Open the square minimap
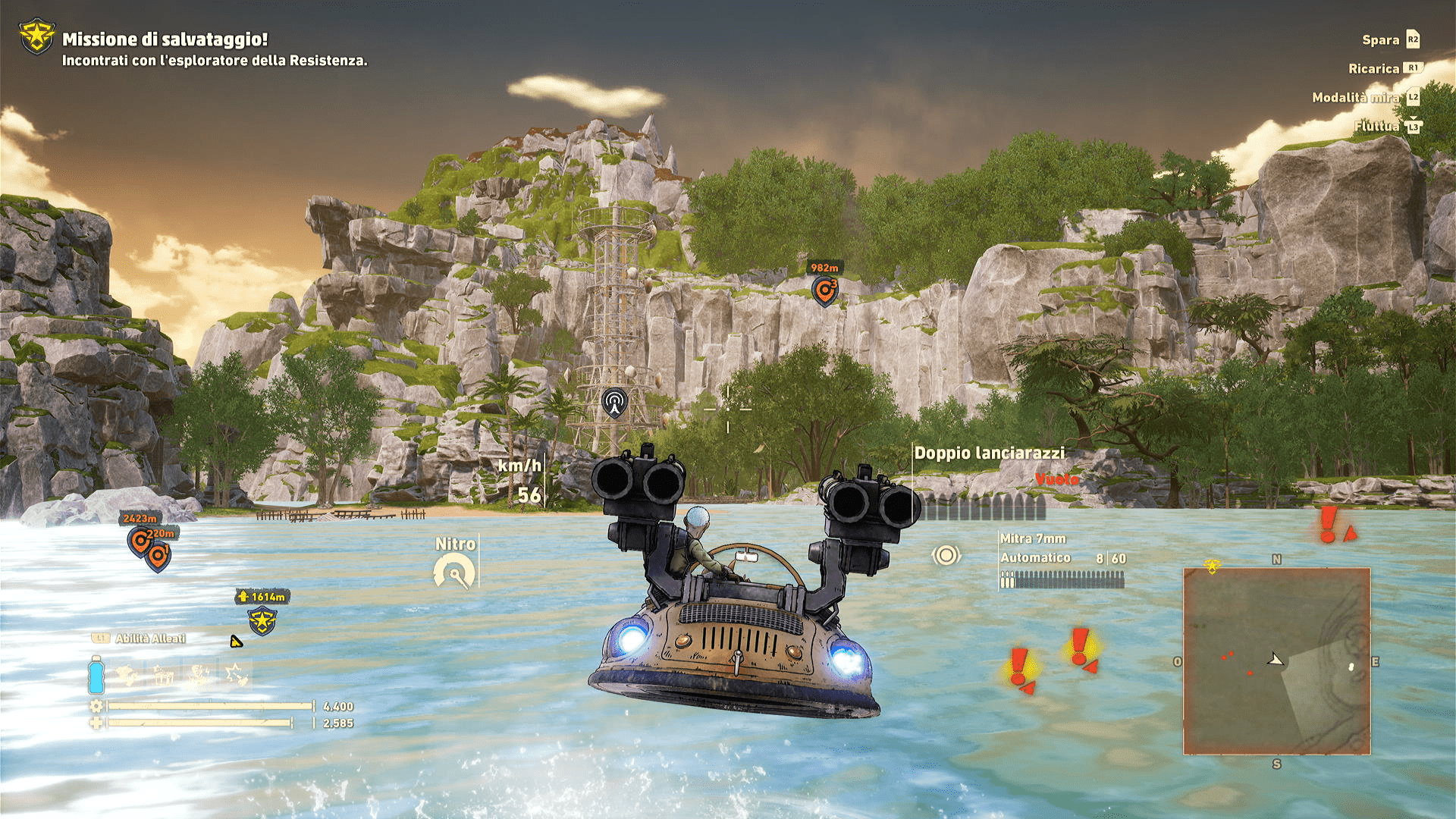Image resolution: width=1456 pixels, height=819 pixels. [1276, 661]
